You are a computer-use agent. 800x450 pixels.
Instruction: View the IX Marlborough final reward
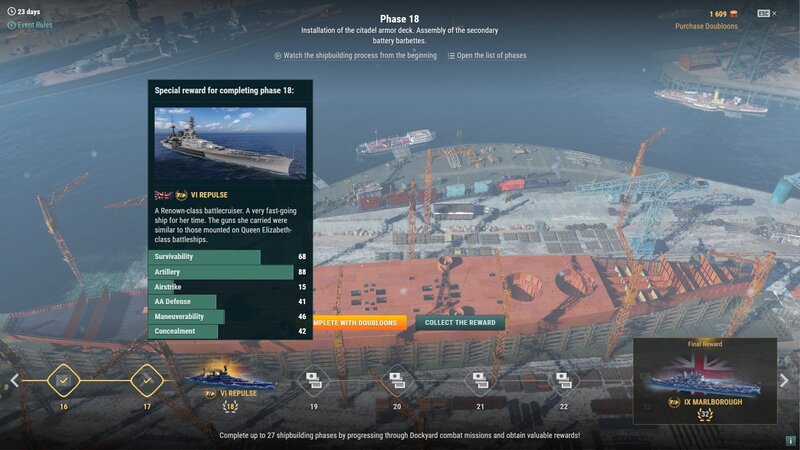pyautogui.click(x=704, y=381)
